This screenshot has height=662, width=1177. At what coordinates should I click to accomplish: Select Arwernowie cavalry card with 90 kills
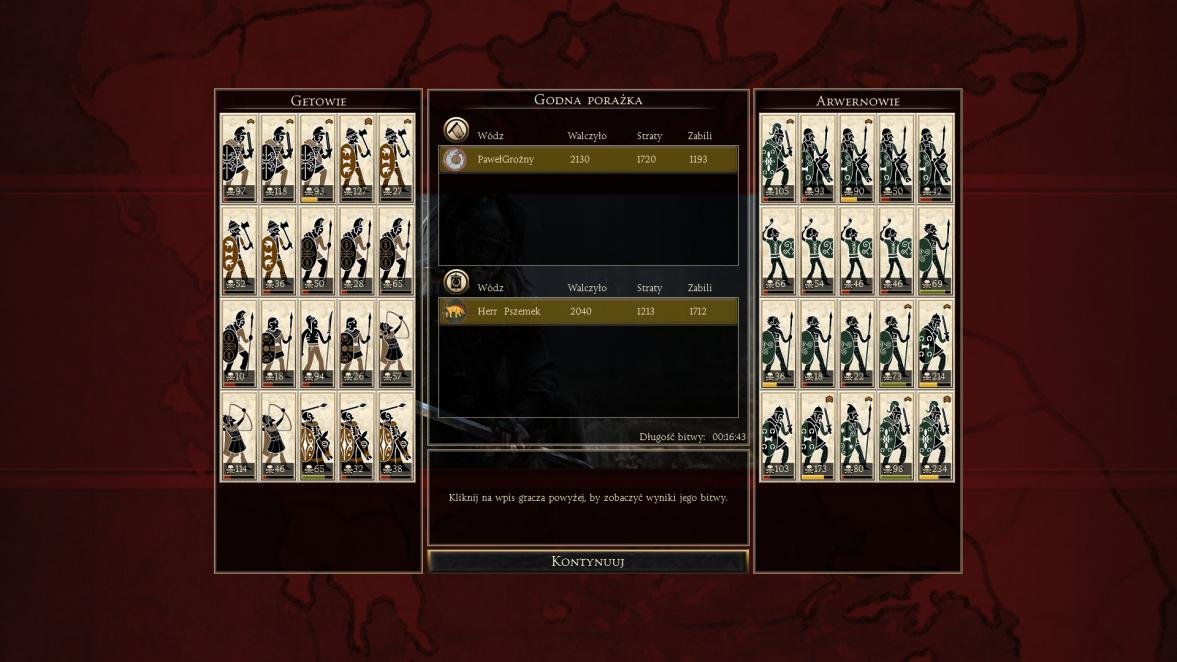tap(856, 158)
